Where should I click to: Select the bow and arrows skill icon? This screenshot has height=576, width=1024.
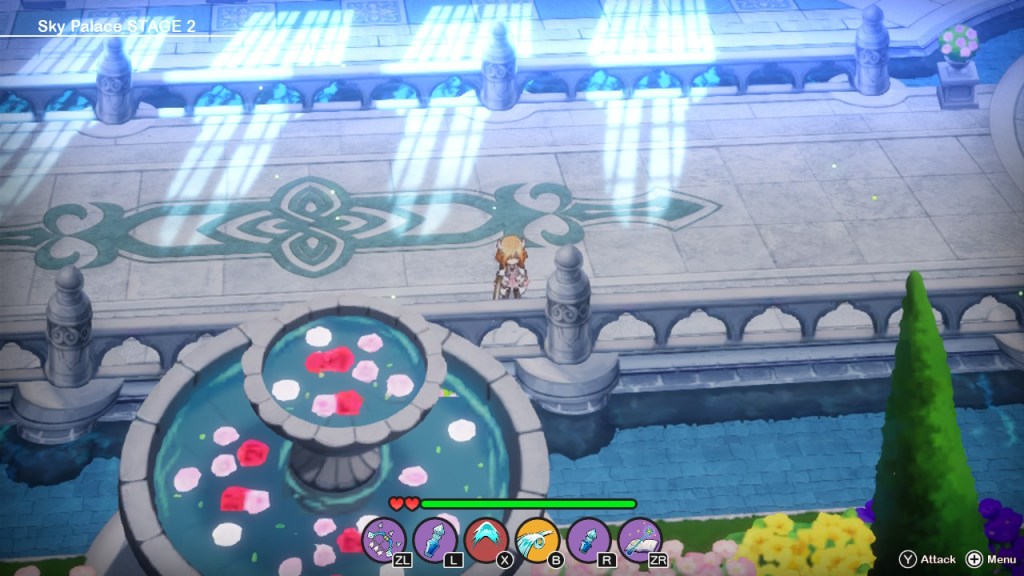[x=383, y=538]
